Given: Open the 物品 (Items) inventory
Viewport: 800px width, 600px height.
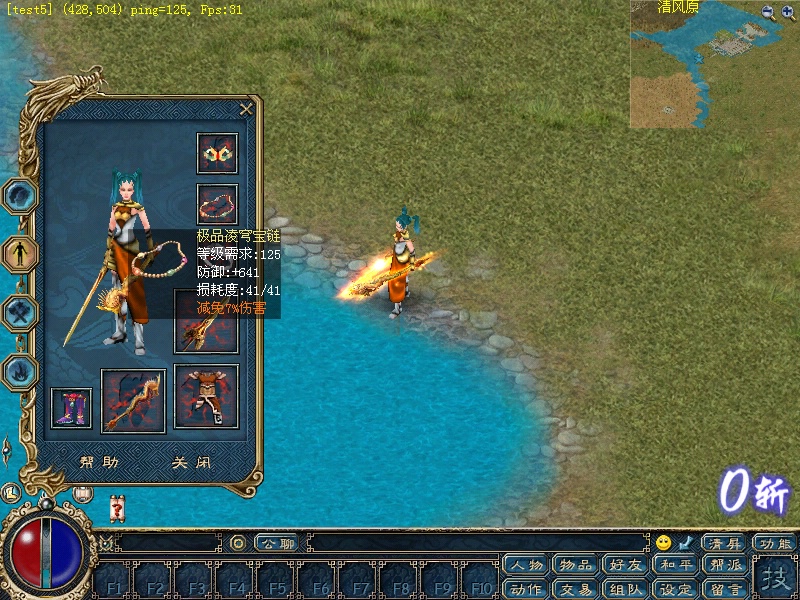Looking at the screenshot, I should (x=575, y=566).
